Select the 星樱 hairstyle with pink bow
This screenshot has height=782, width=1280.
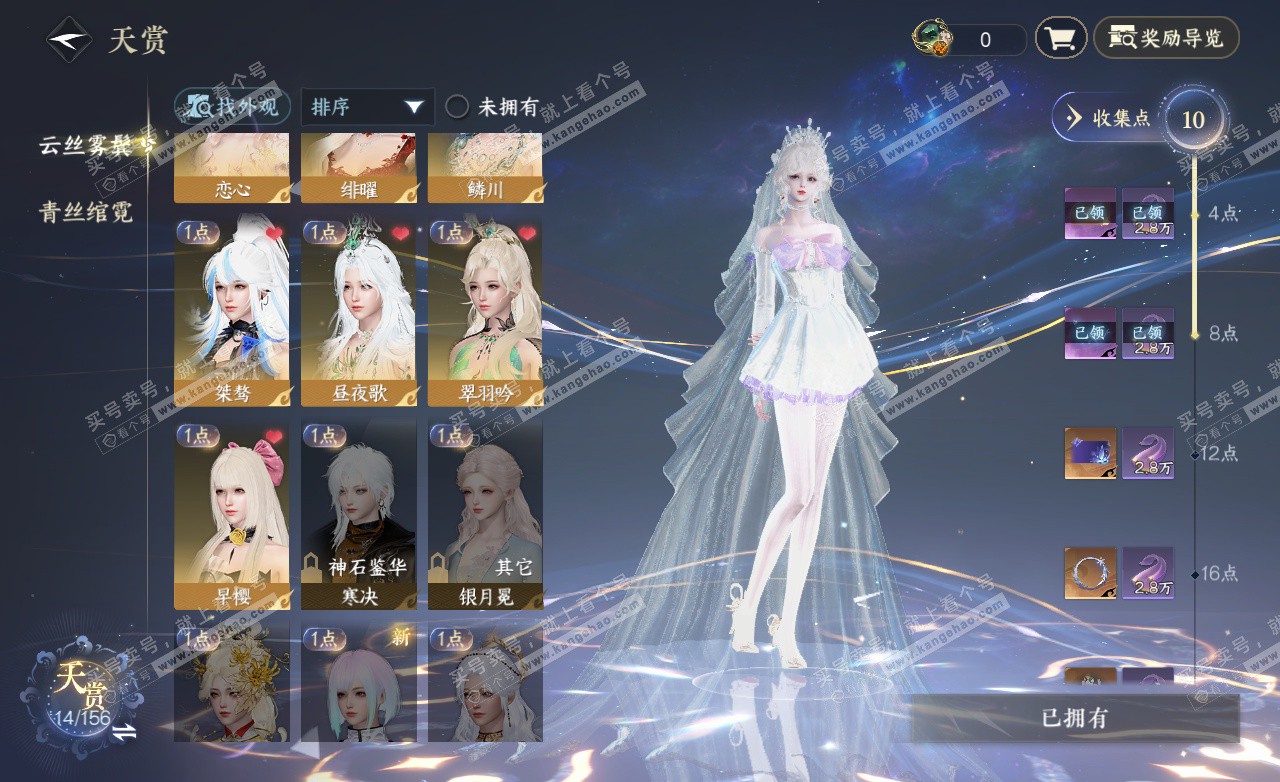coord(232,515)
